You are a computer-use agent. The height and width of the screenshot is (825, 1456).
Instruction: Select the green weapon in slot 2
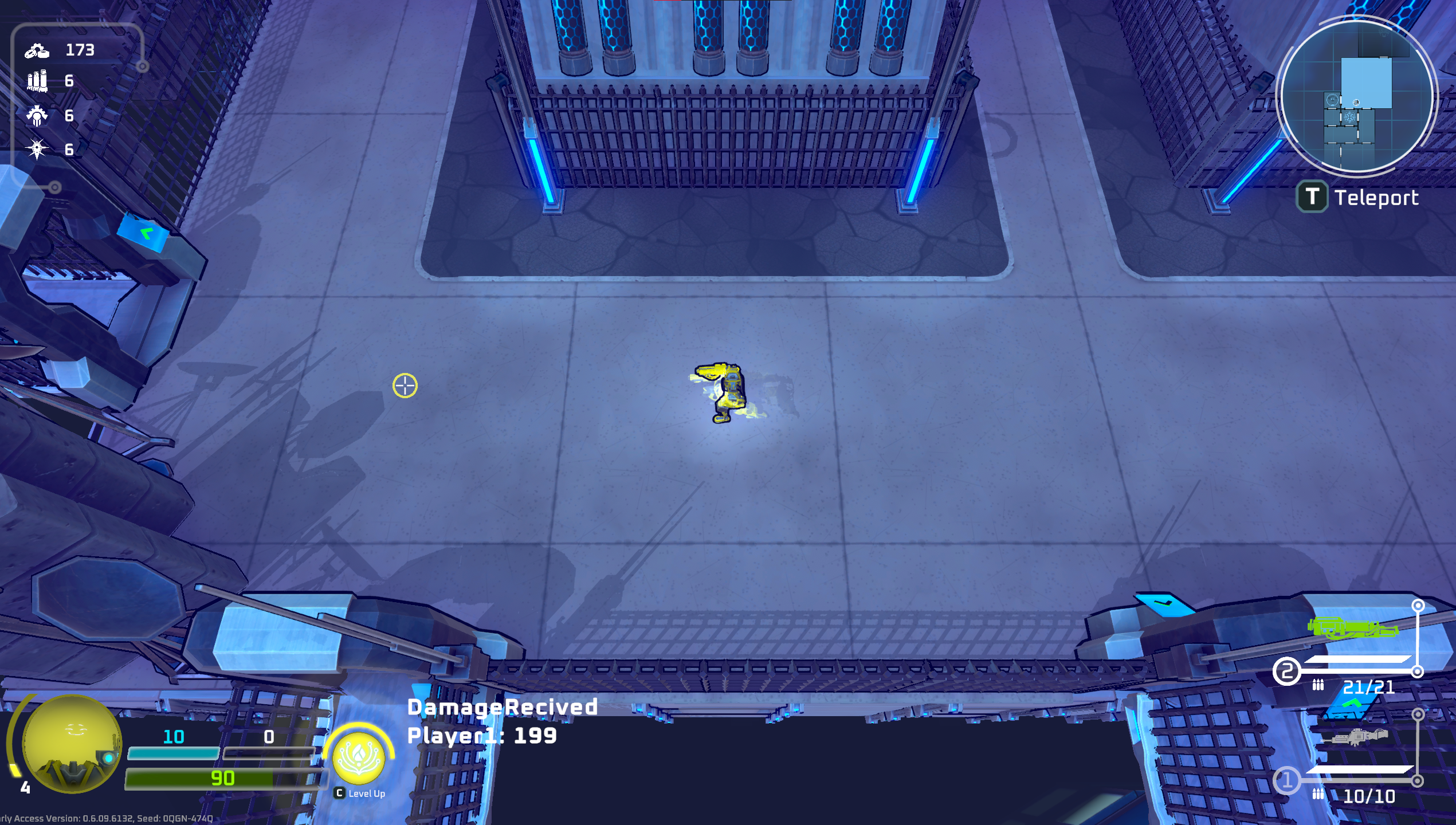(x=1353, y=628)
